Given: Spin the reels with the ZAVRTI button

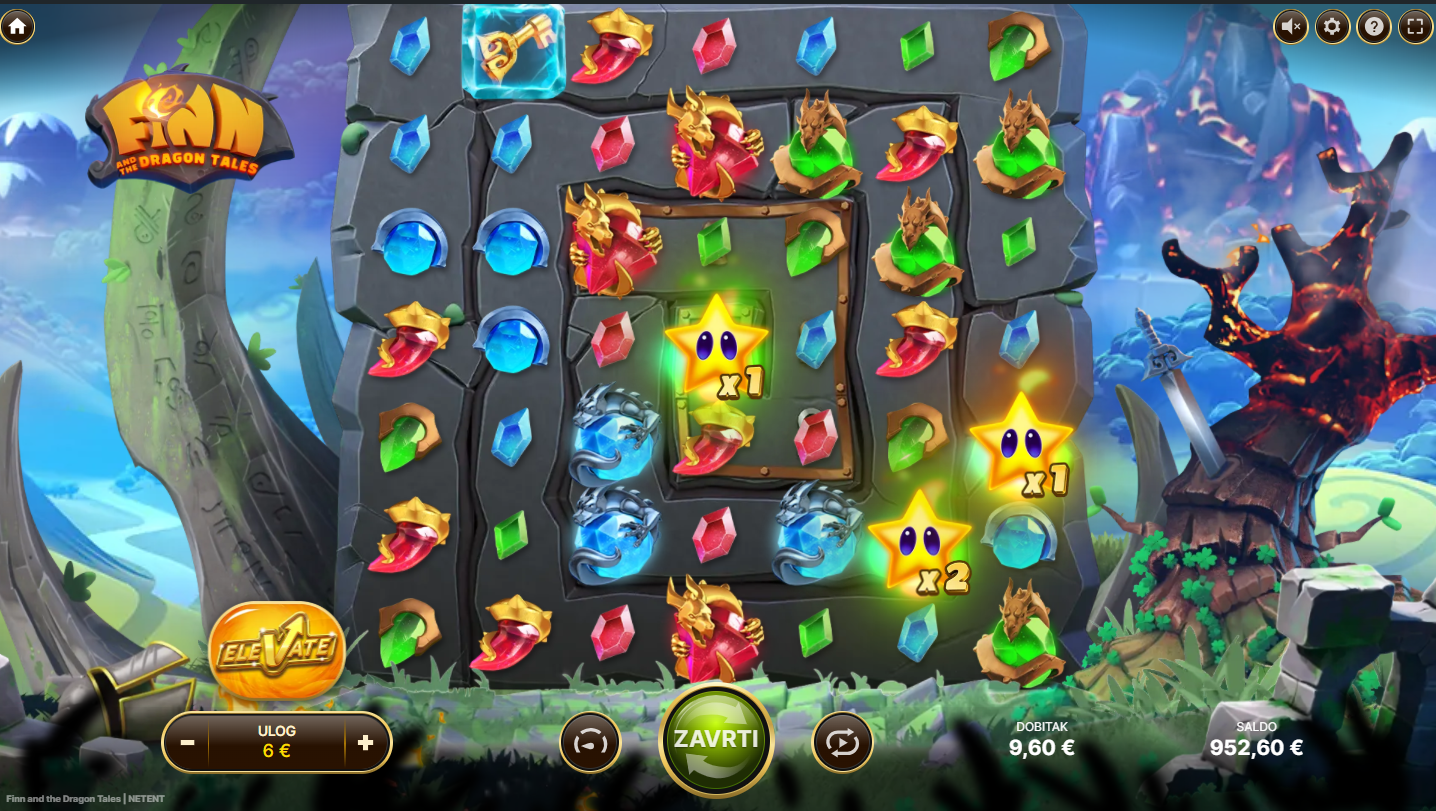Looking at the screenshot, I should [716, 741].
